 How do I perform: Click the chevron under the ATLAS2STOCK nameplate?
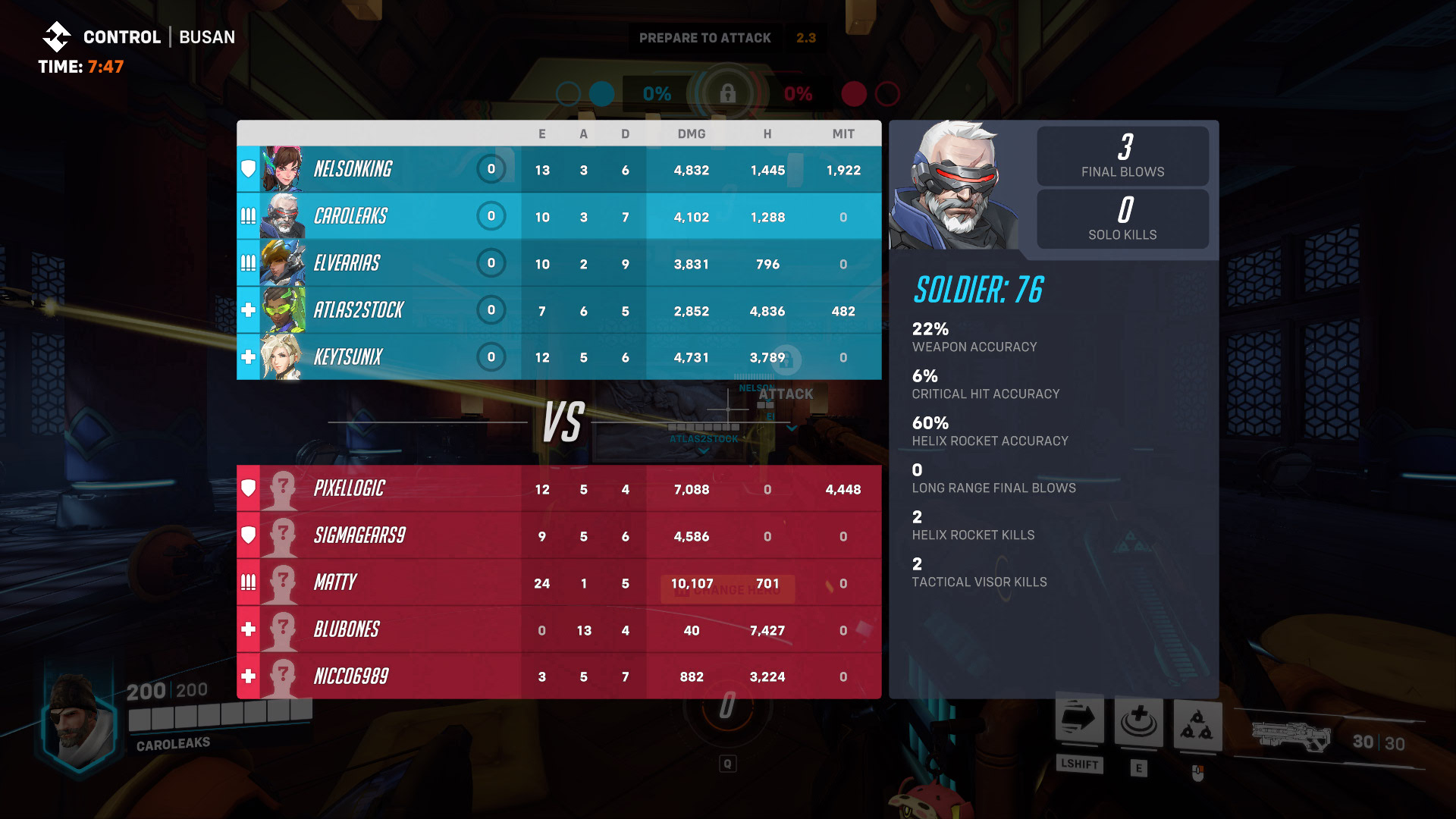703,450
